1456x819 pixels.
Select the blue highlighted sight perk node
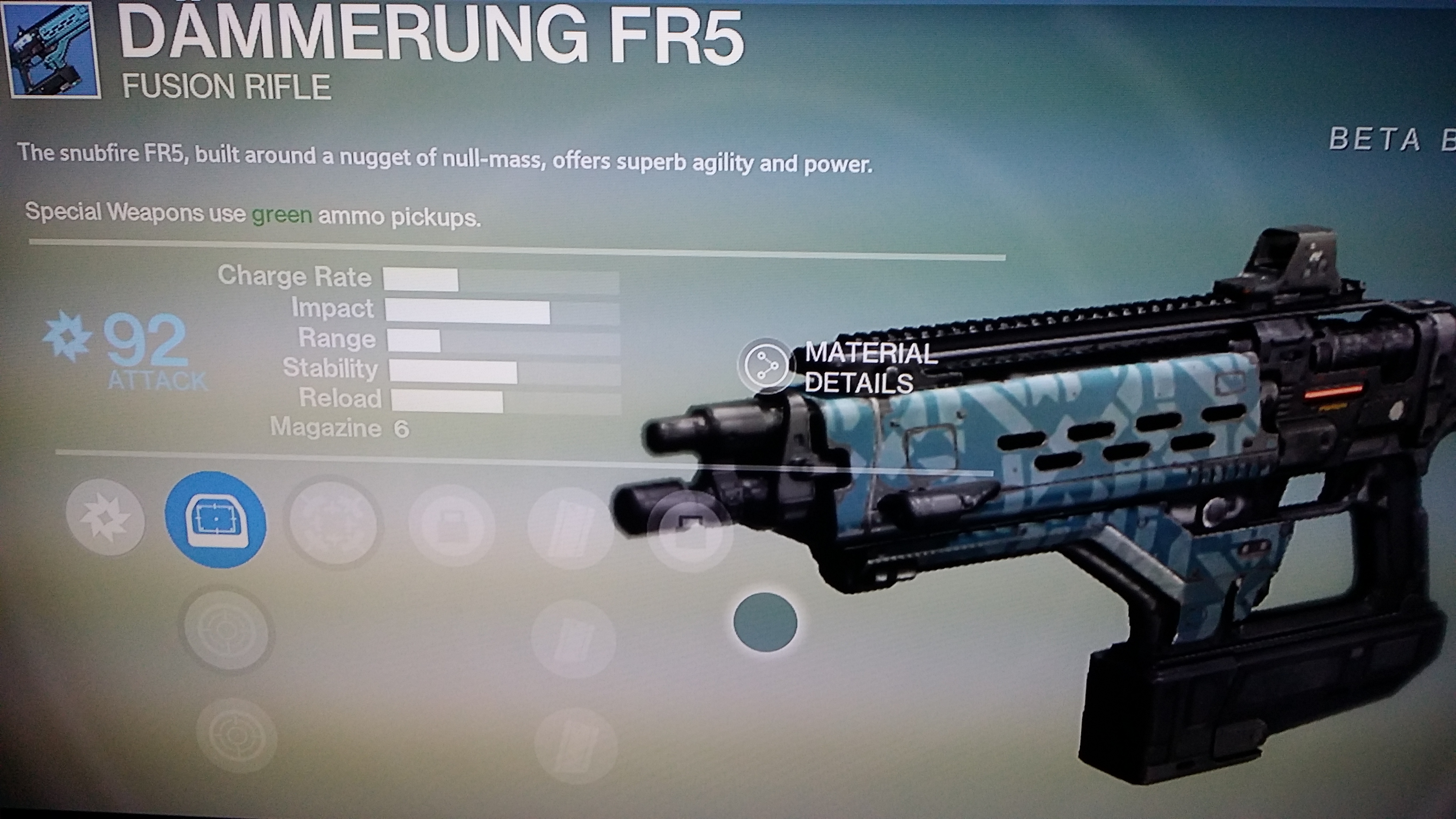(216, 520)
